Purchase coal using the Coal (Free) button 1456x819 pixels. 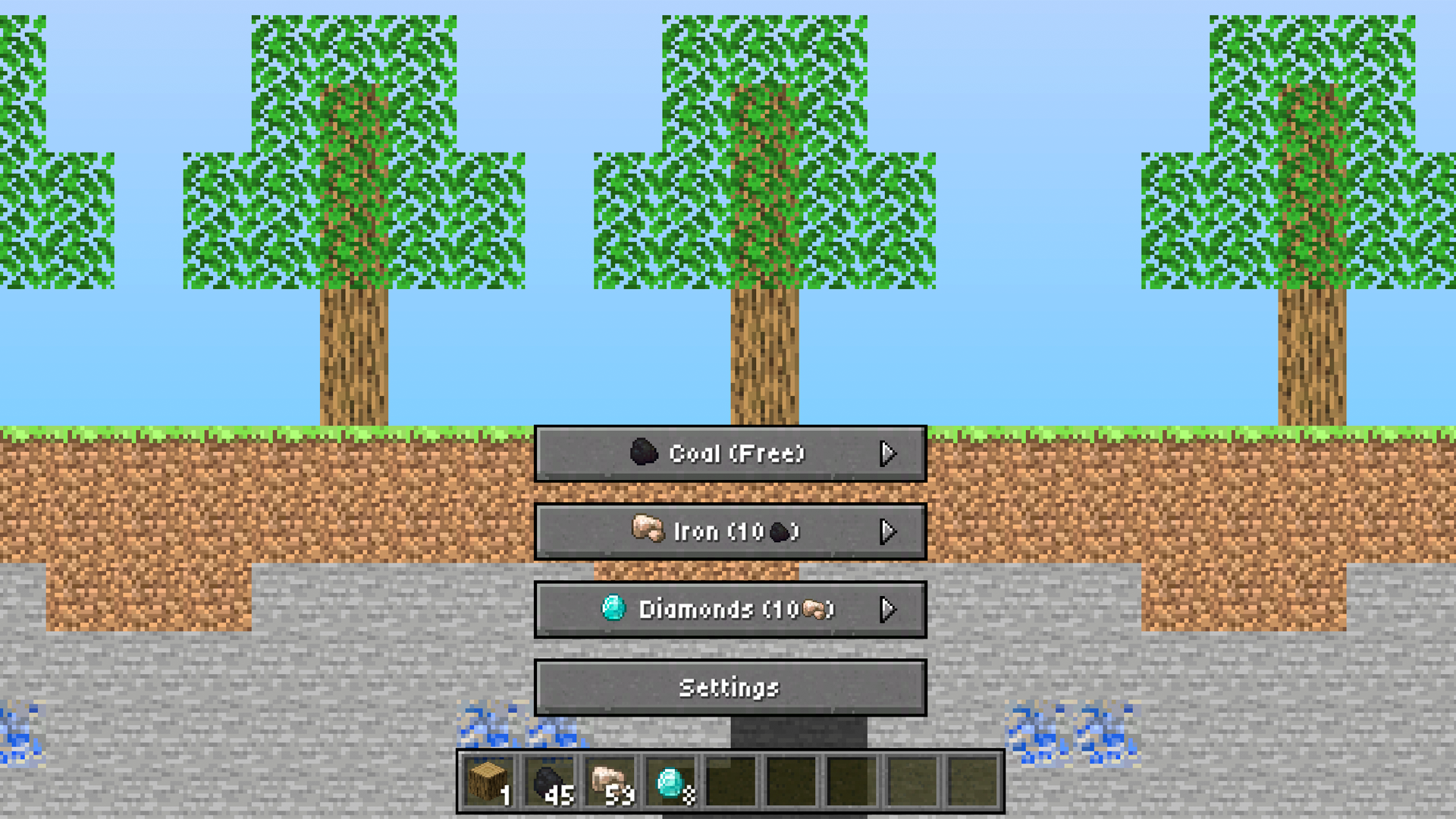(x=729, y=453)
